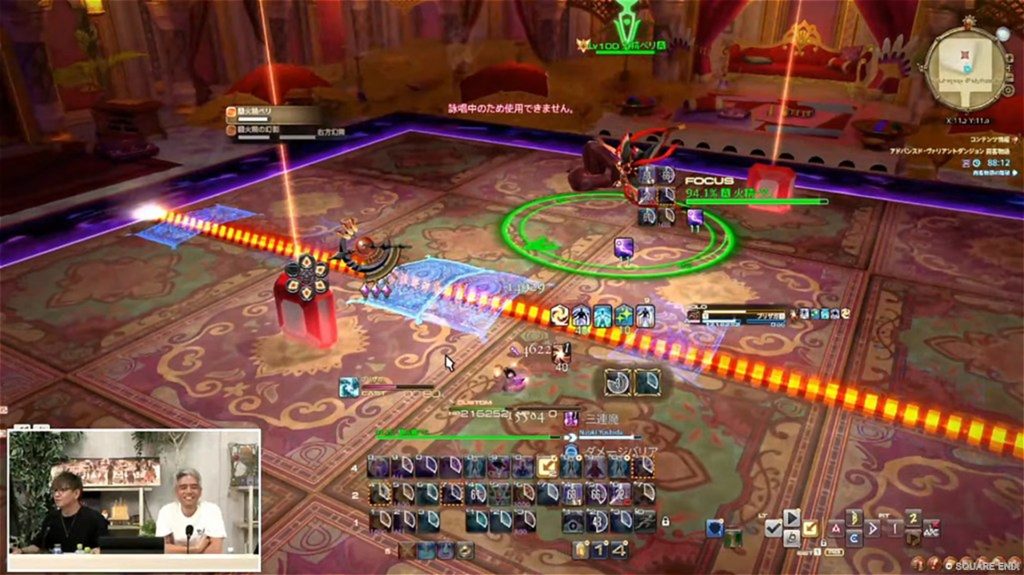Click the checkmark macro icon
The image size is (1024, 575).
pos(773,530)
